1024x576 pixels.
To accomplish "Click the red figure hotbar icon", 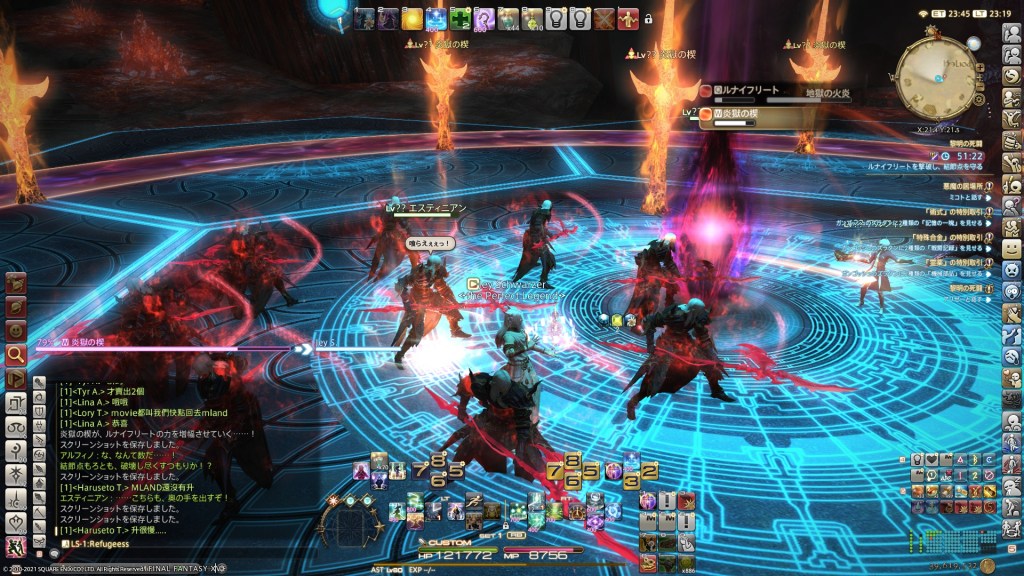I will [628, 18].
